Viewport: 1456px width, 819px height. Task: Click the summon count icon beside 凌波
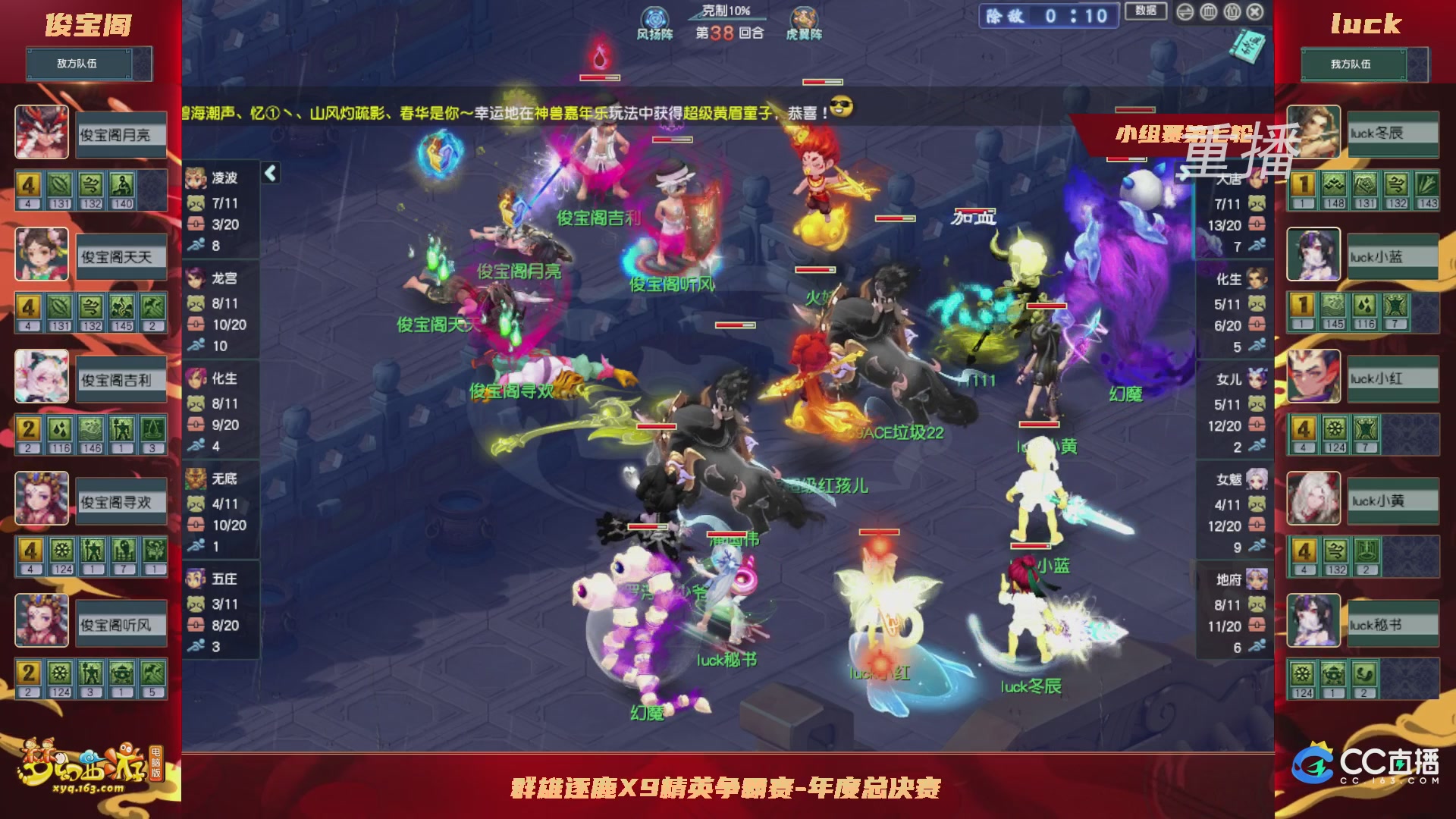[x=196, y=202]
